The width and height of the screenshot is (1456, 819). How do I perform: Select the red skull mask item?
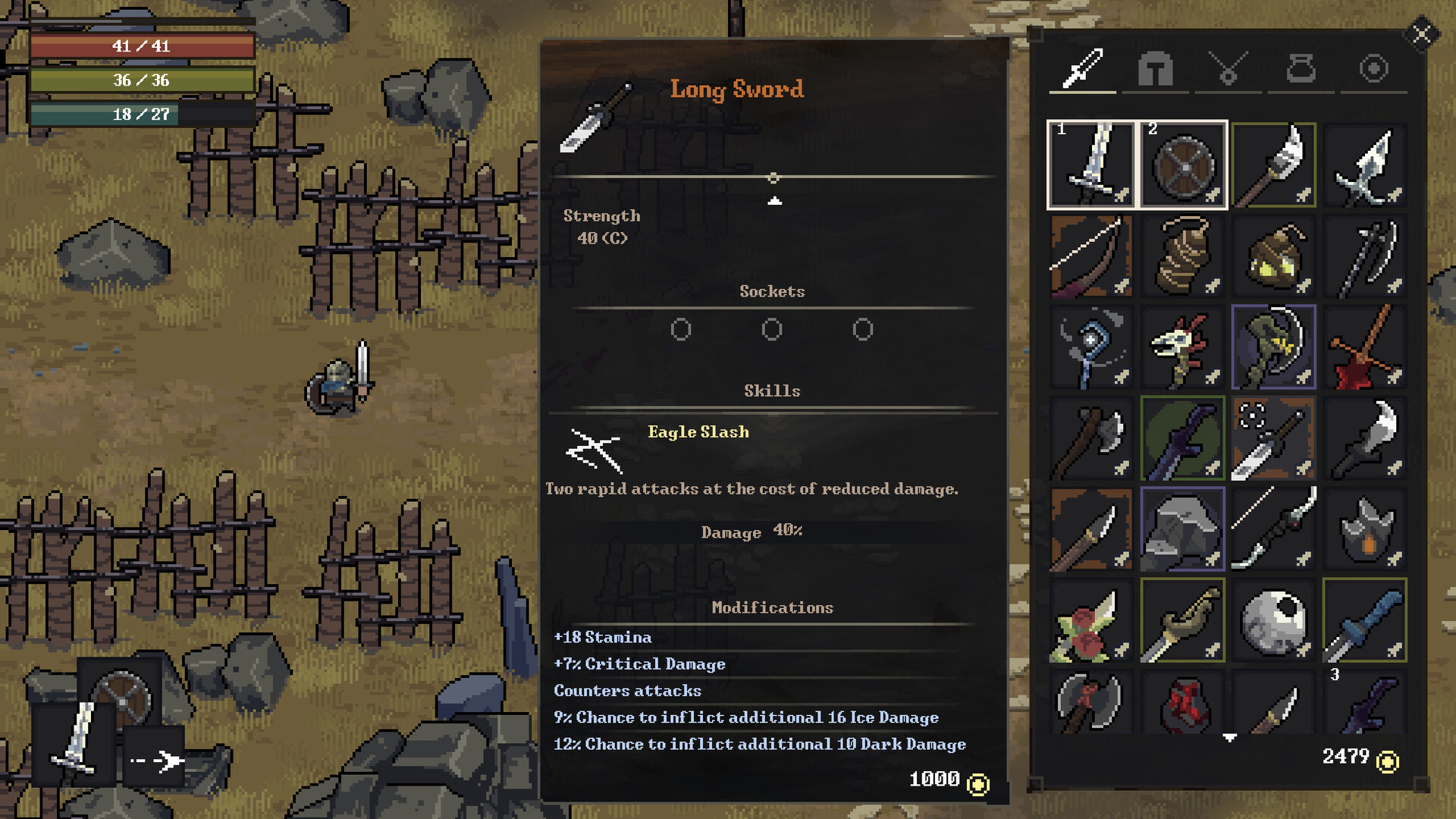point(1183,345)
